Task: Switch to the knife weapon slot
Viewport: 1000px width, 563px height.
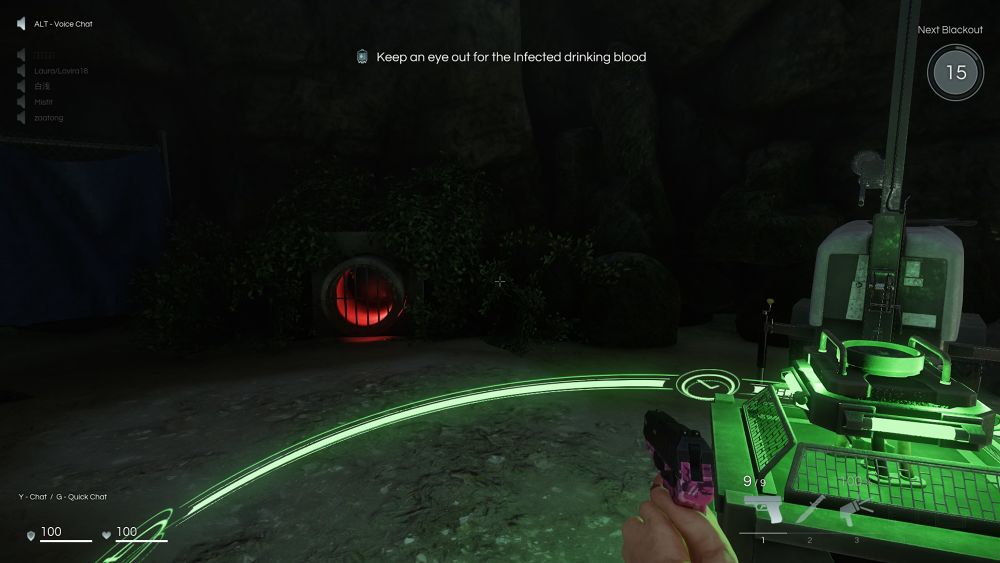Action: click(809, 509)
